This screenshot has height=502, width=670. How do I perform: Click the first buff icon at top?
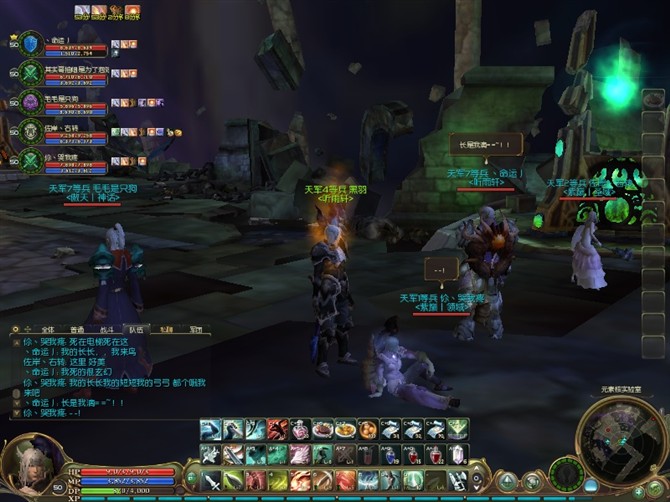[x=82, y=12]
